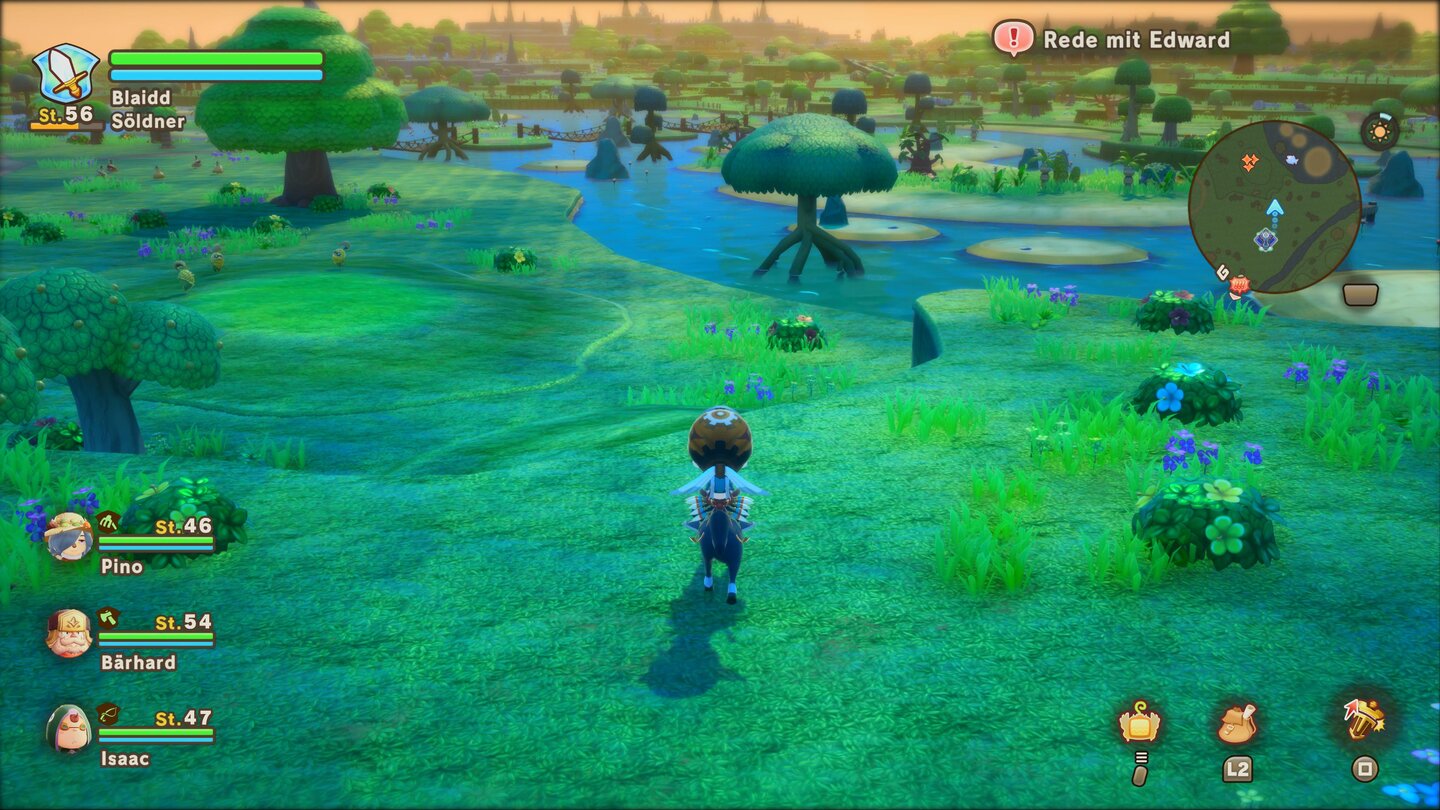Open the main menu mailbox icon
1440x810 pixels.
pos(1141,723)
